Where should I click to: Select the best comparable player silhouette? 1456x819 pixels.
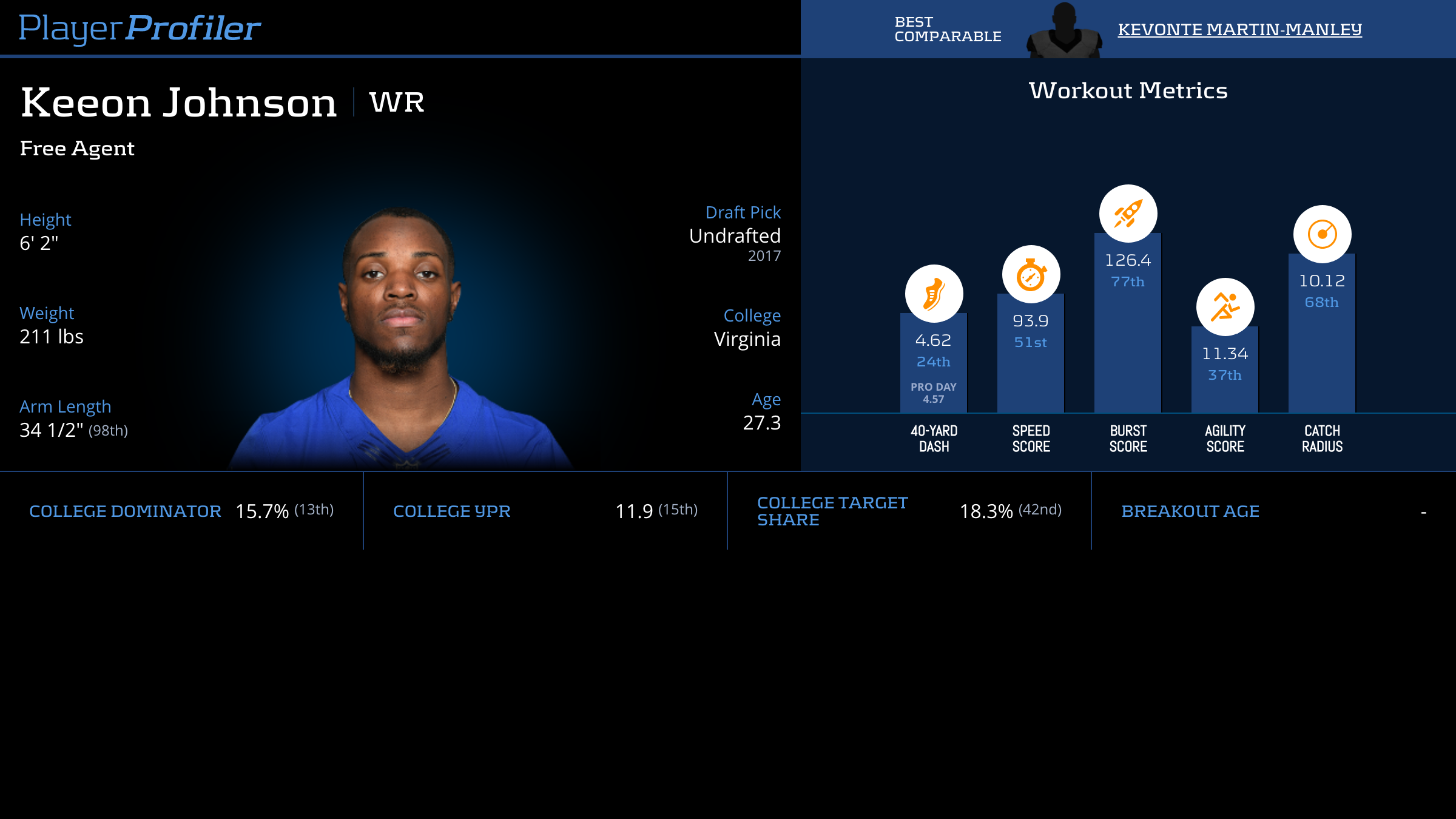pos(1063,32)
